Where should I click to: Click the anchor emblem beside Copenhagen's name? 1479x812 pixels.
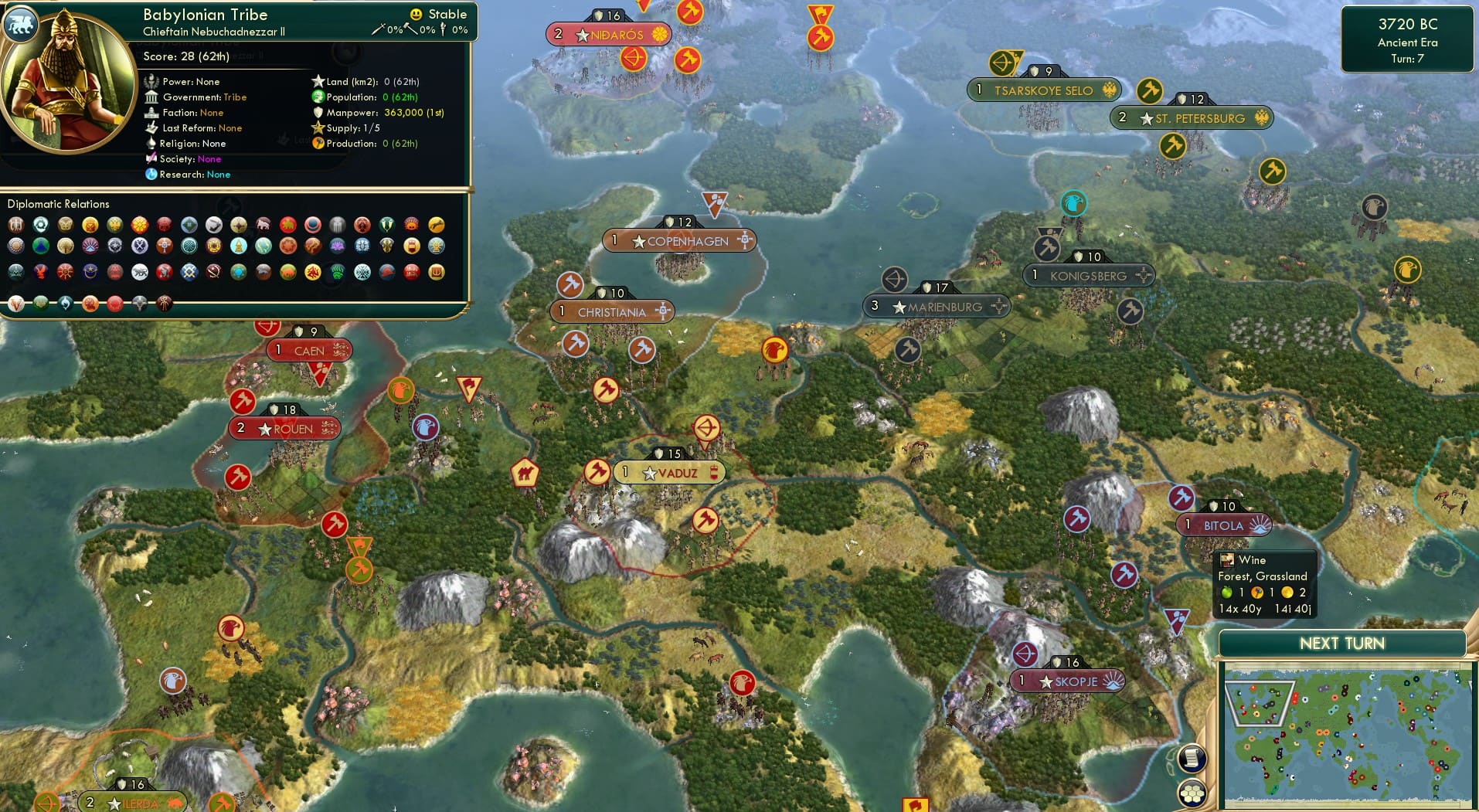(743, 240)
